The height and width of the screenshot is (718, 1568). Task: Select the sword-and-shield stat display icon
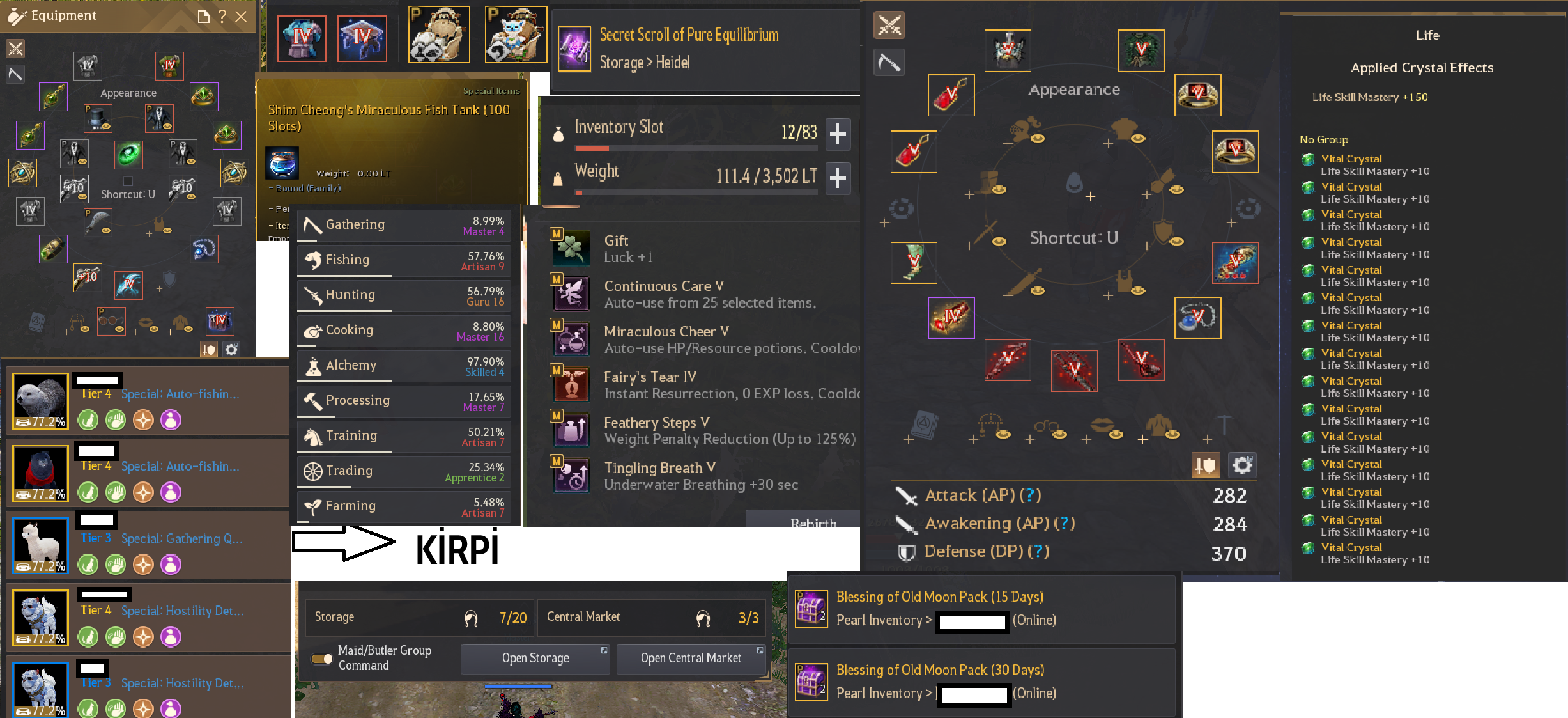tap(1206, 465)
